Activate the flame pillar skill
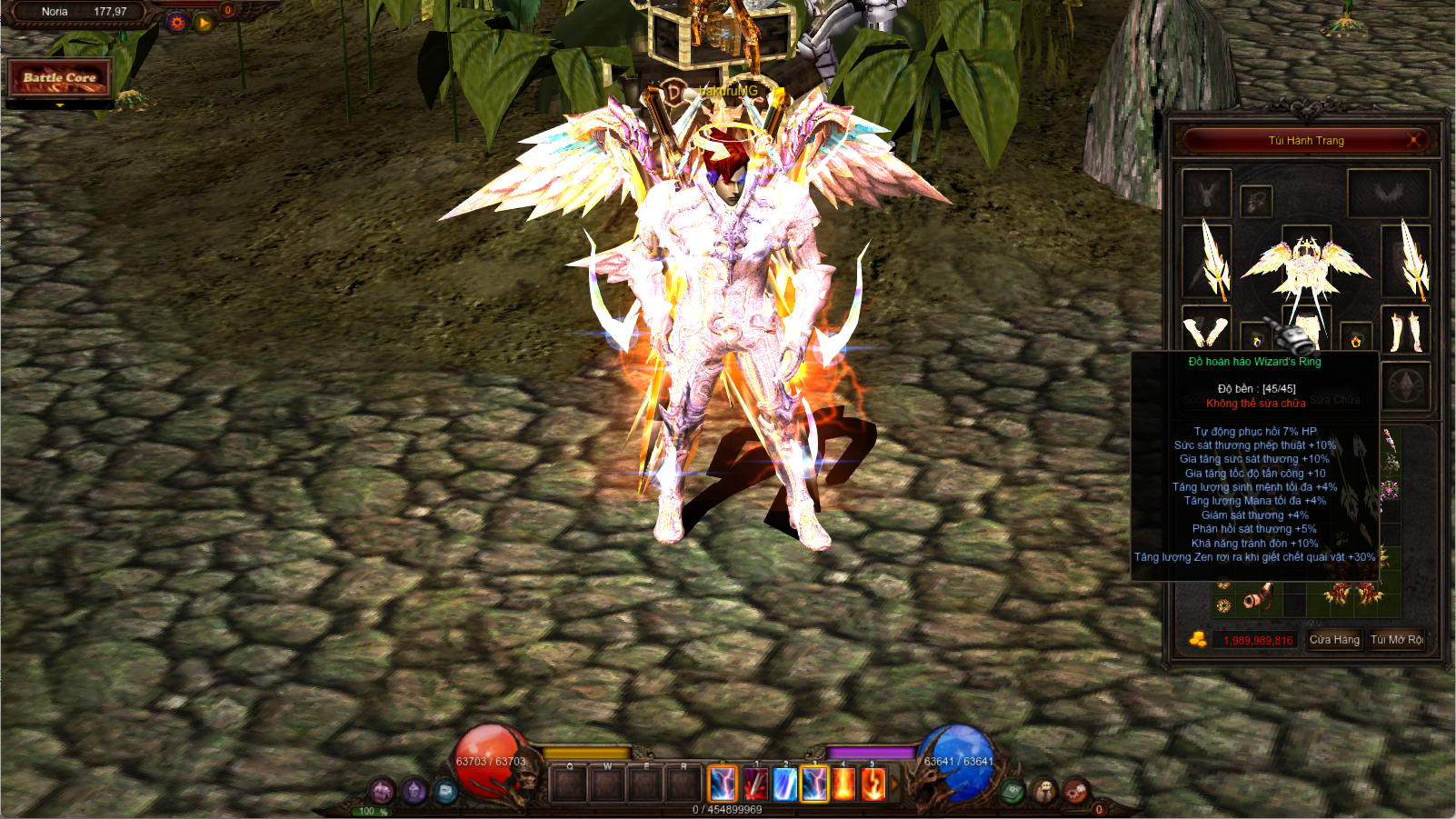 coord(843,784)
